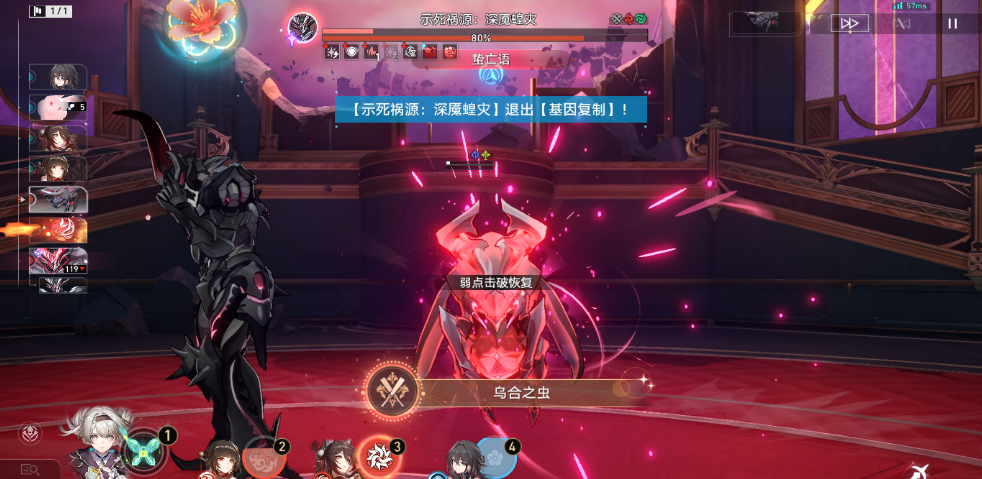982x479 pixels.
Task: Open the enemy info panel at top right
Action: click(768, 23)
